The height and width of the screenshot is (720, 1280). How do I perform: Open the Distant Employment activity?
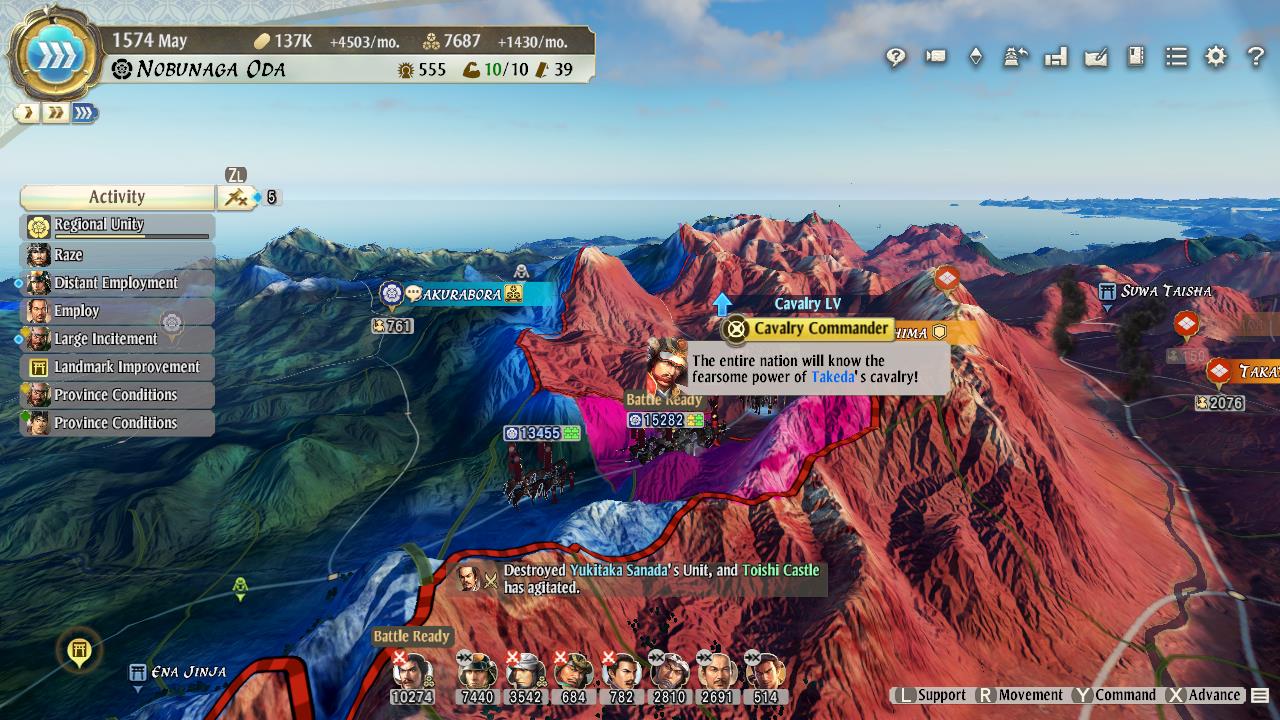click(x=117, y=283)
